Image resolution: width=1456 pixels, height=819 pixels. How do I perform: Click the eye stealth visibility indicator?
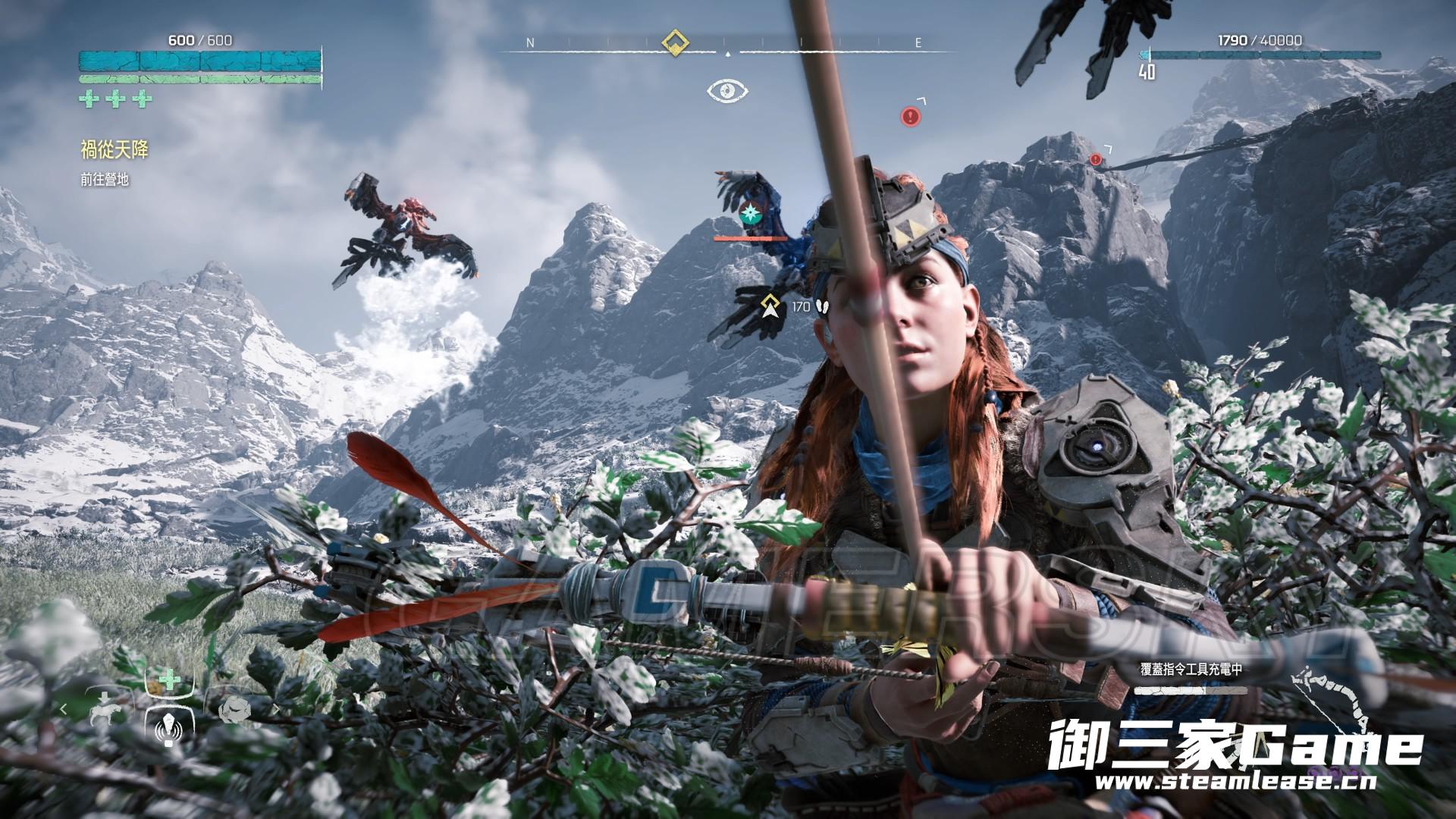[727, 91]
